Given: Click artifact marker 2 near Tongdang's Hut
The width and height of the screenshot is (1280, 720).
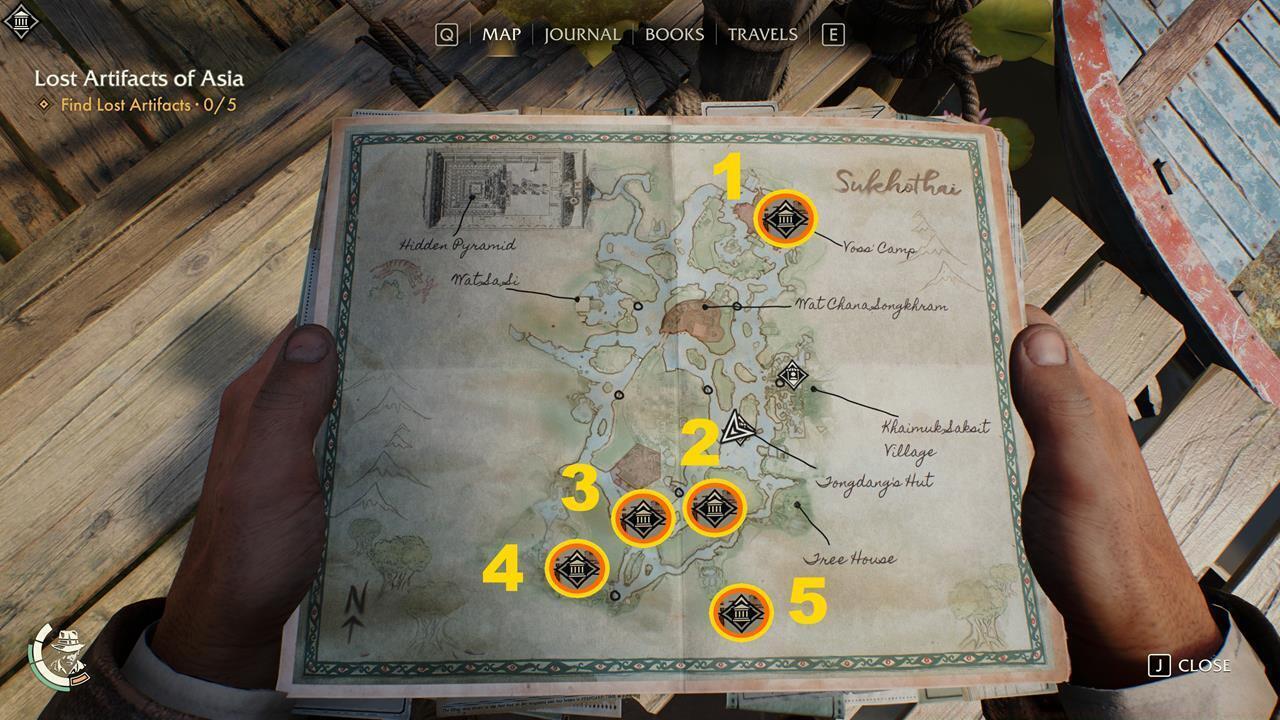Looking at the screenshot, I should click(x=716, y=510).
